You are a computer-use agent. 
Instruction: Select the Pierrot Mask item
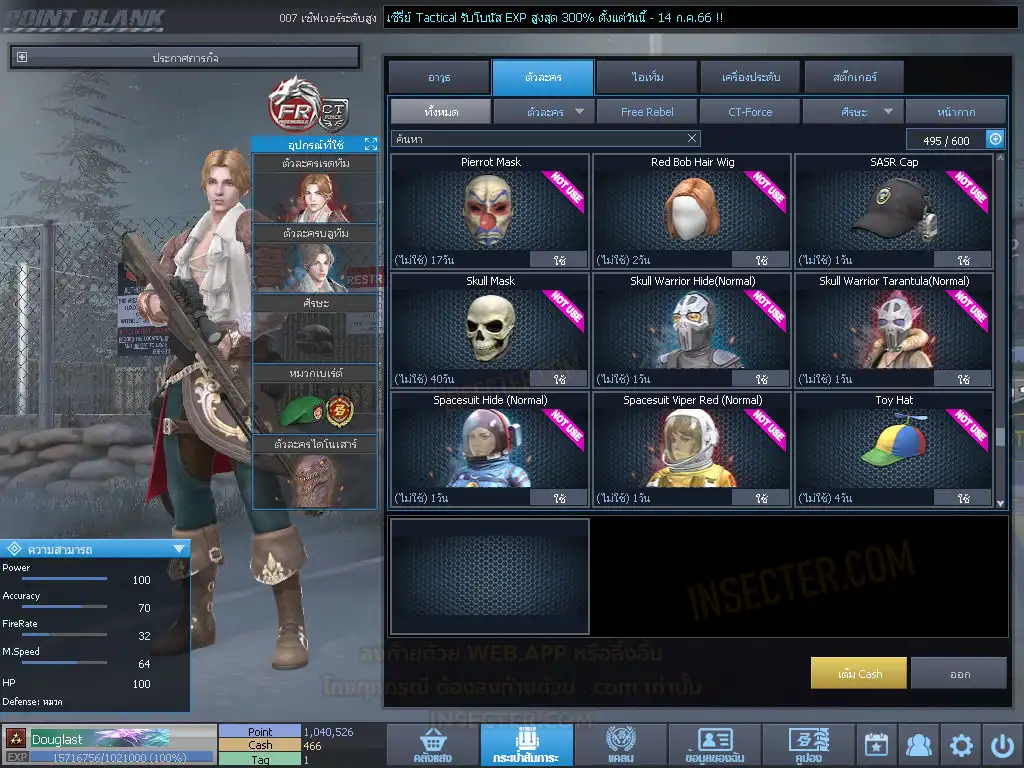[490, 210]
